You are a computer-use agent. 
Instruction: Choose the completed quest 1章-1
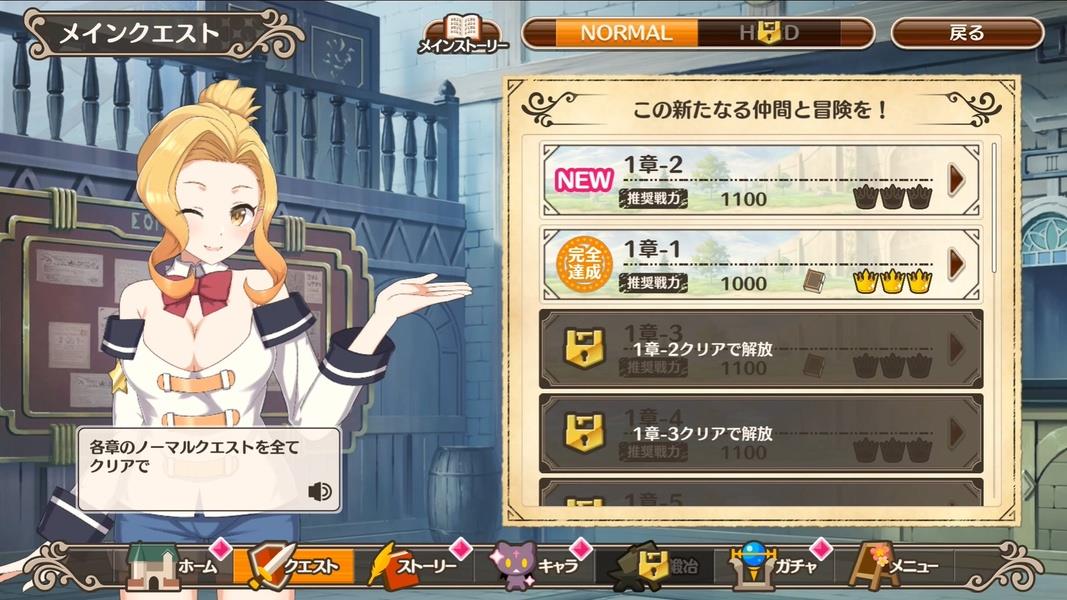(760, 264)
